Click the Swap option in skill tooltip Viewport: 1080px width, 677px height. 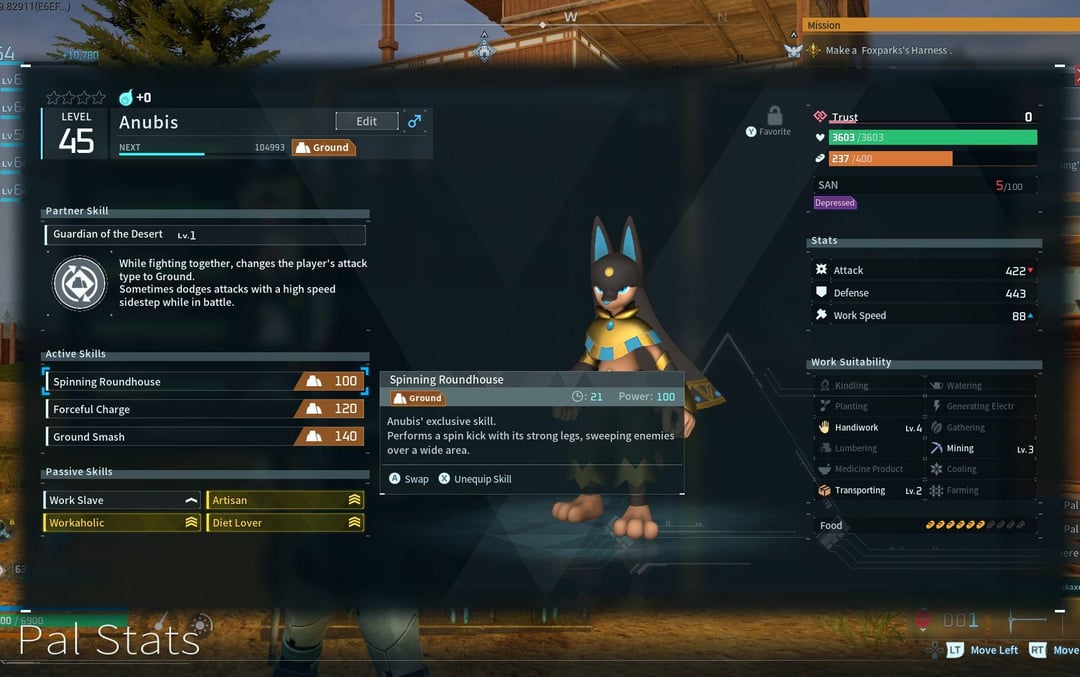(409, 479)
